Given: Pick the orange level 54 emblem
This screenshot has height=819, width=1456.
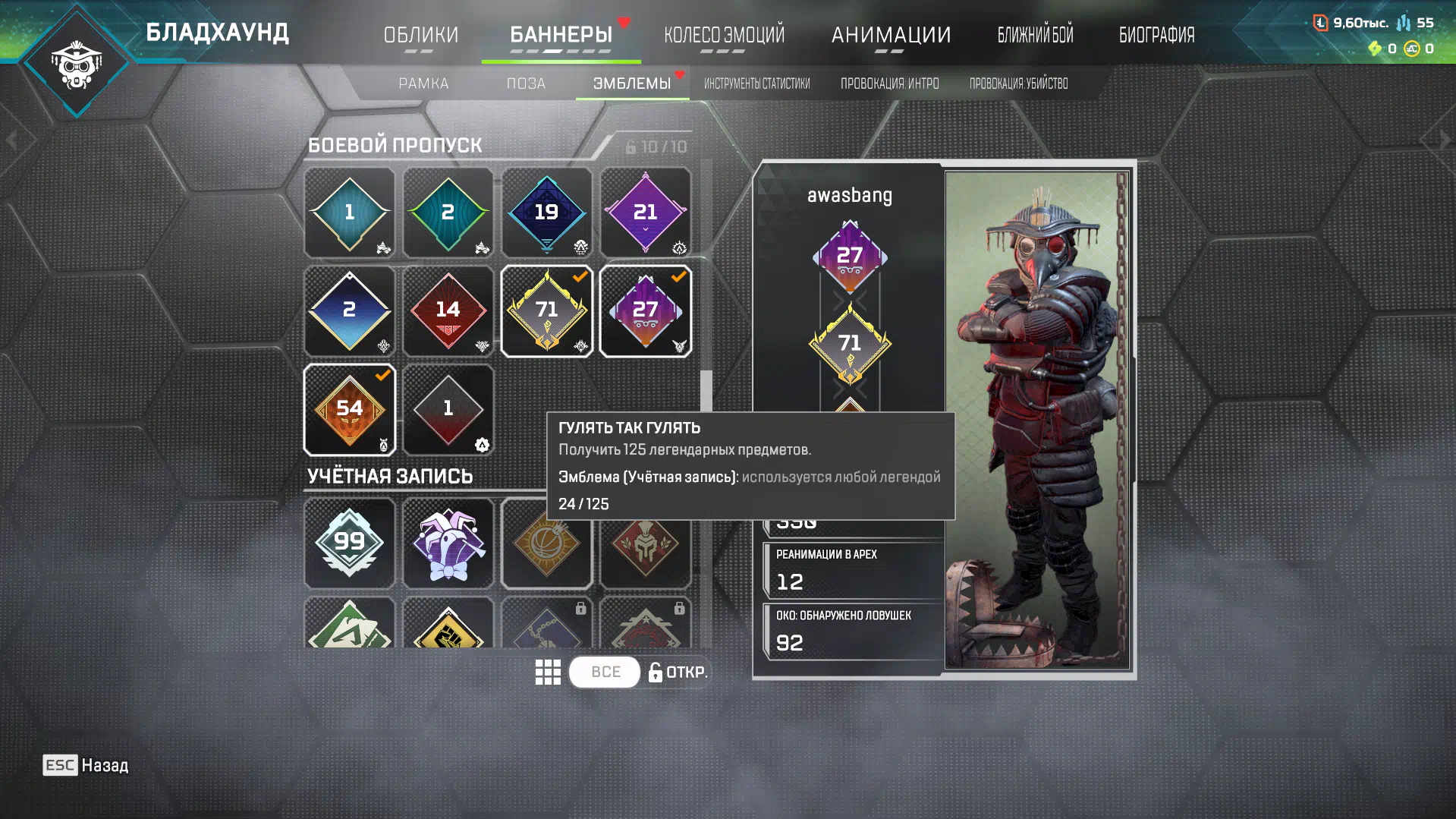Looking at the screenshot, I should pyautogui.click(x=349, y=410).
